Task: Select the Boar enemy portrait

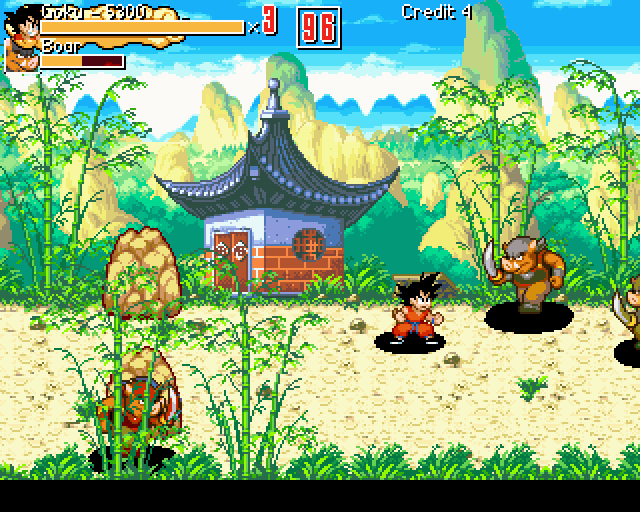Action: pyautogui.click(x=22, y=56)
